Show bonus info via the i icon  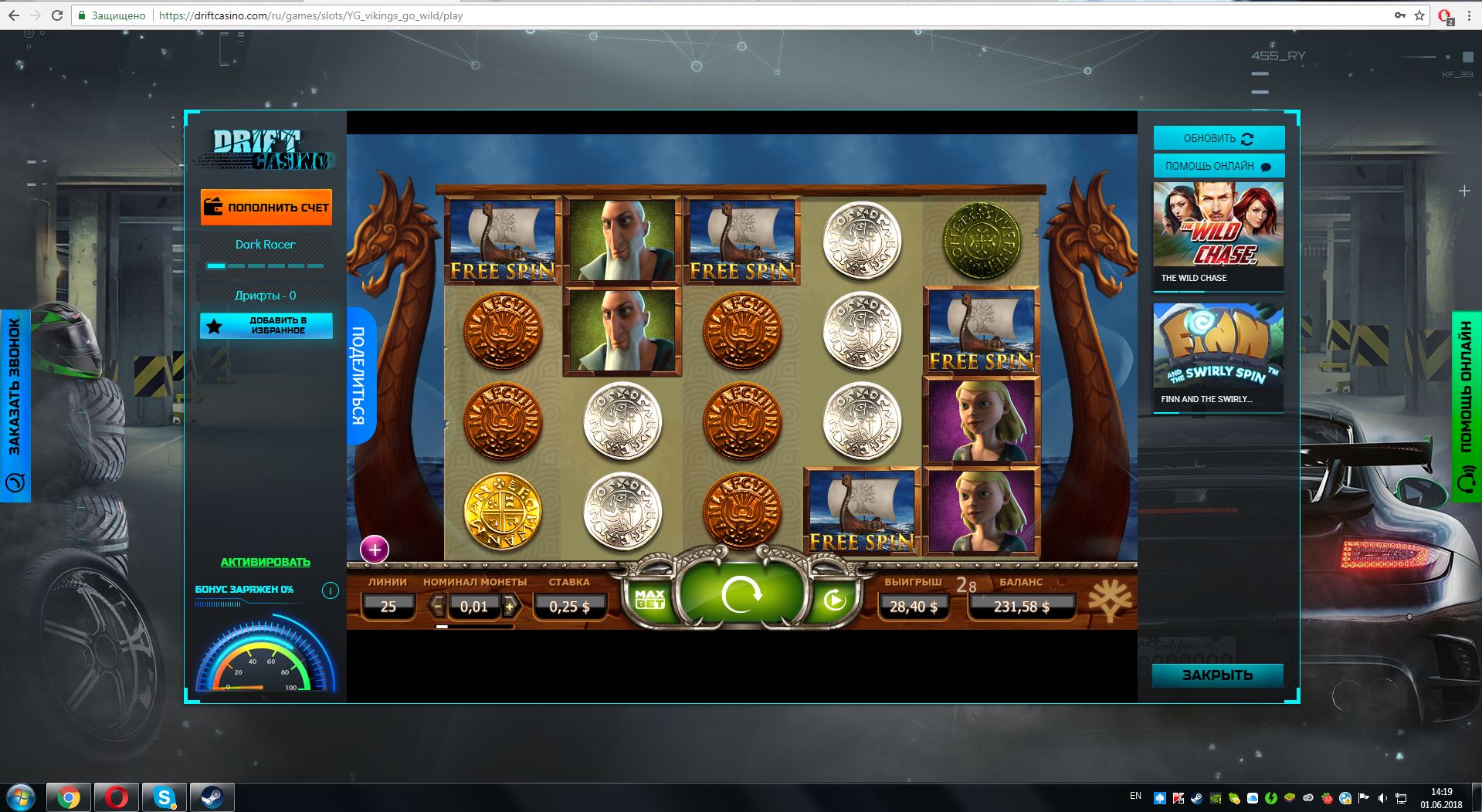pyautogui.click(x=330, y=591)
